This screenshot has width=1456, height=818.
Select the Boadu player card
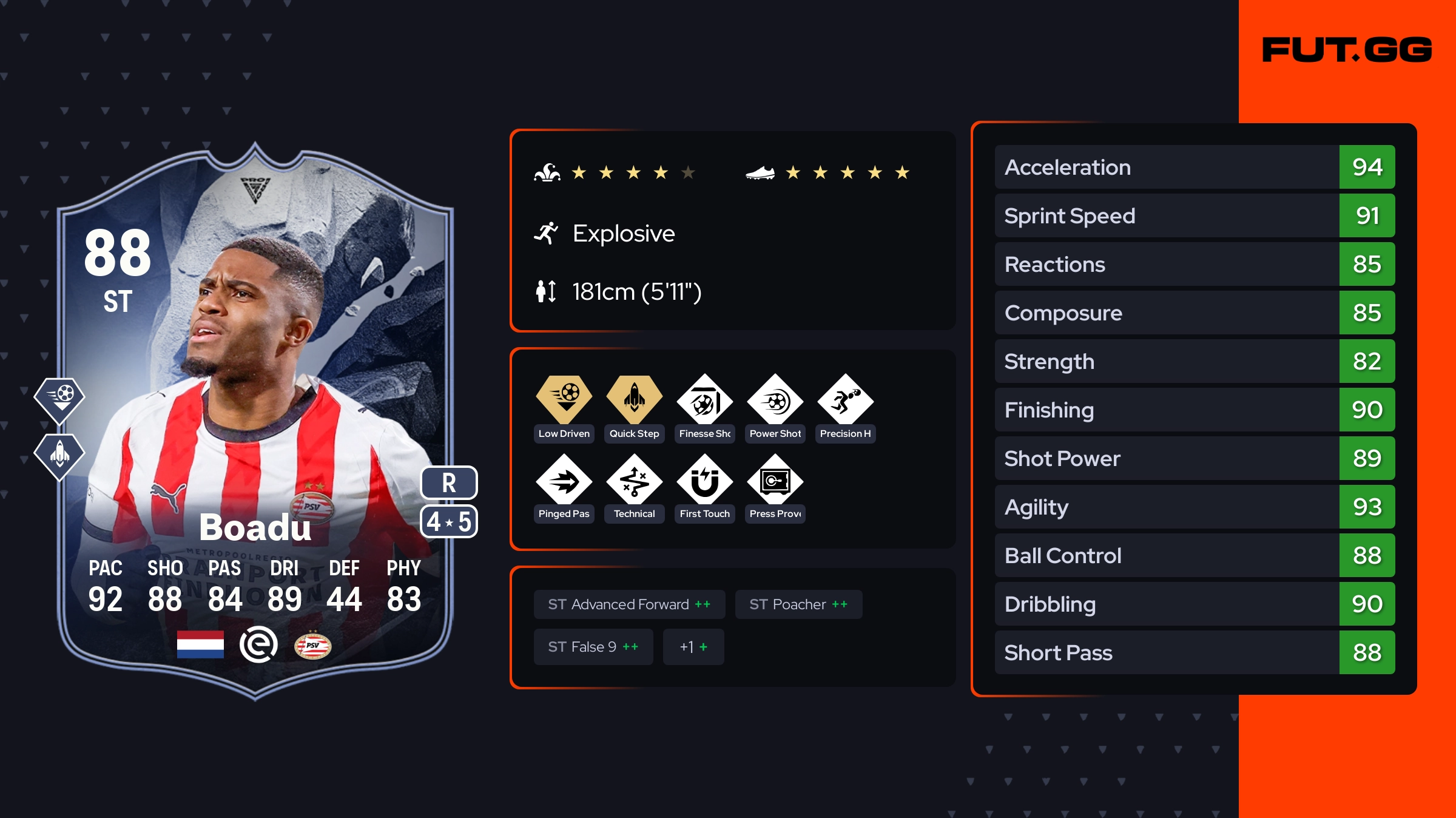tap(255, 419)
